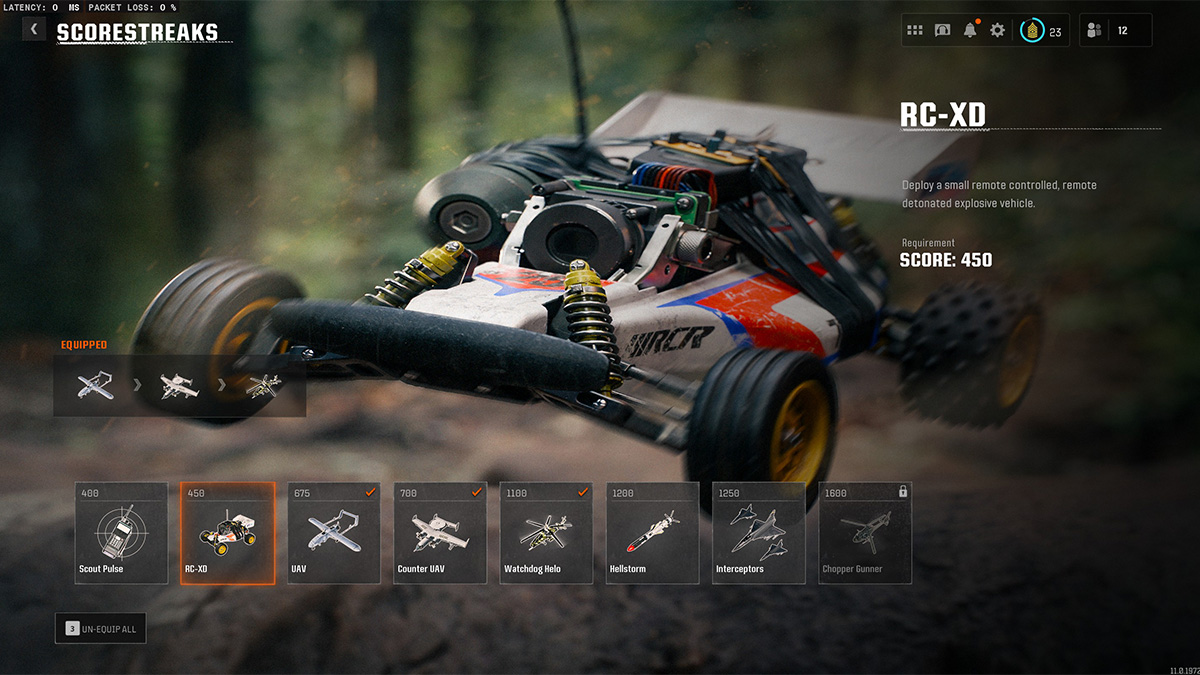The height and width of the screenshot is (675, 1200).
Task: Select the Interceptors scorestreak tile
Action: point(758,533)
